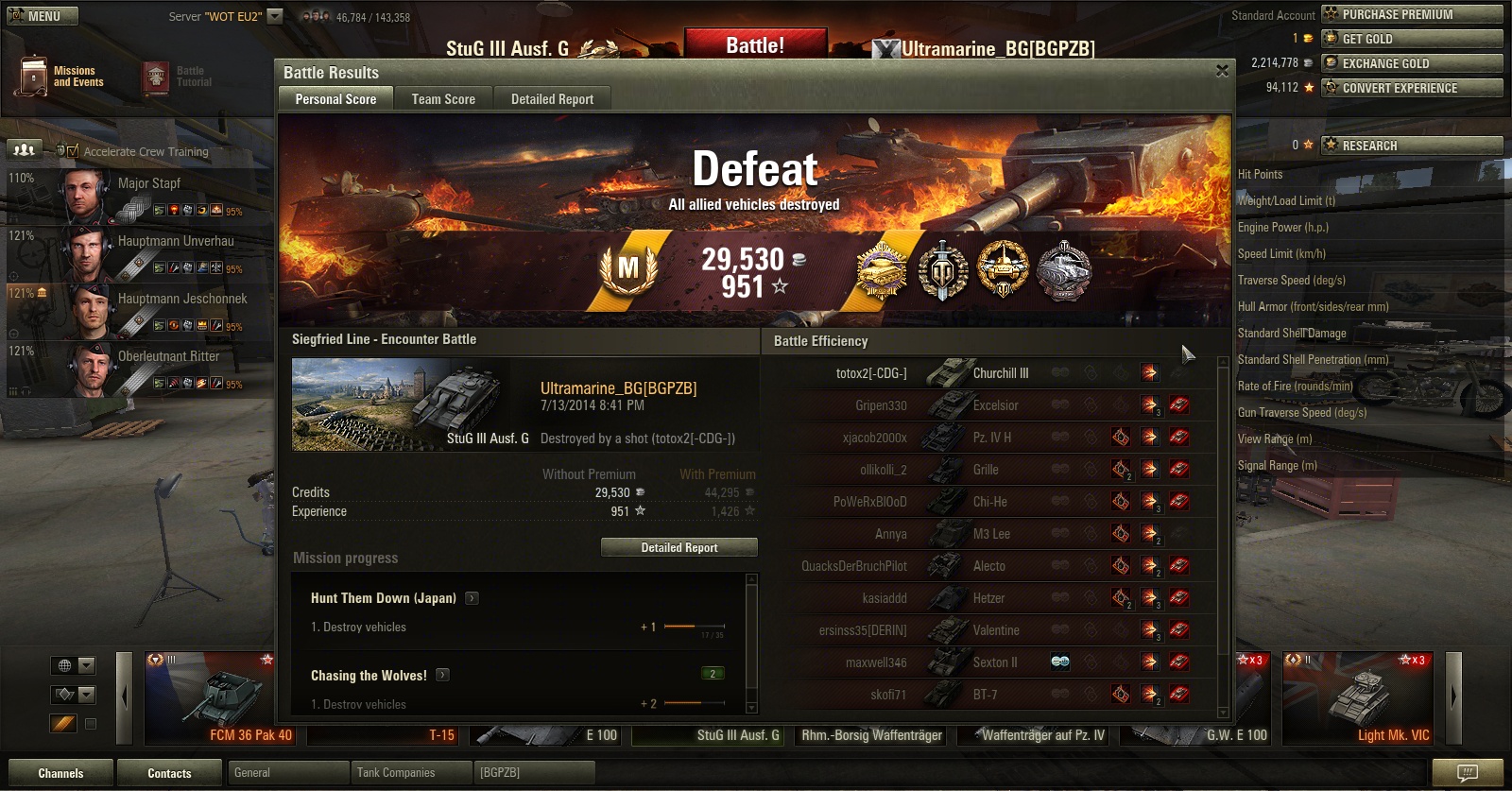Screen dimensions: 1512x791
Task: Open Purchase Premium
Action: click(x=1412, y=14)
